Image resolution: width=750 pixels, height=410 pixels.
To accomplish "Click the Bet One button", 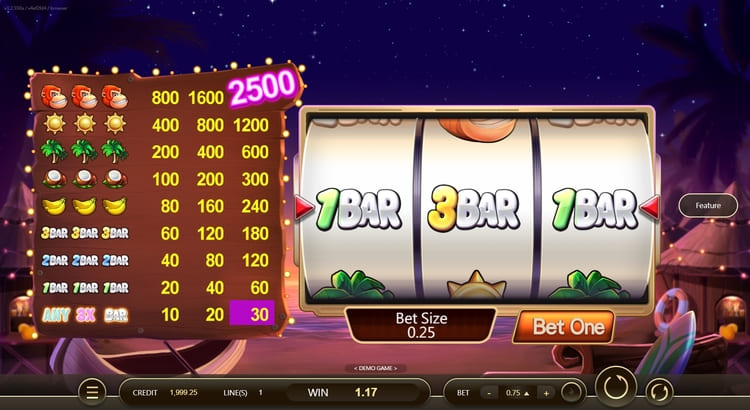I will (x=571, y=327).
